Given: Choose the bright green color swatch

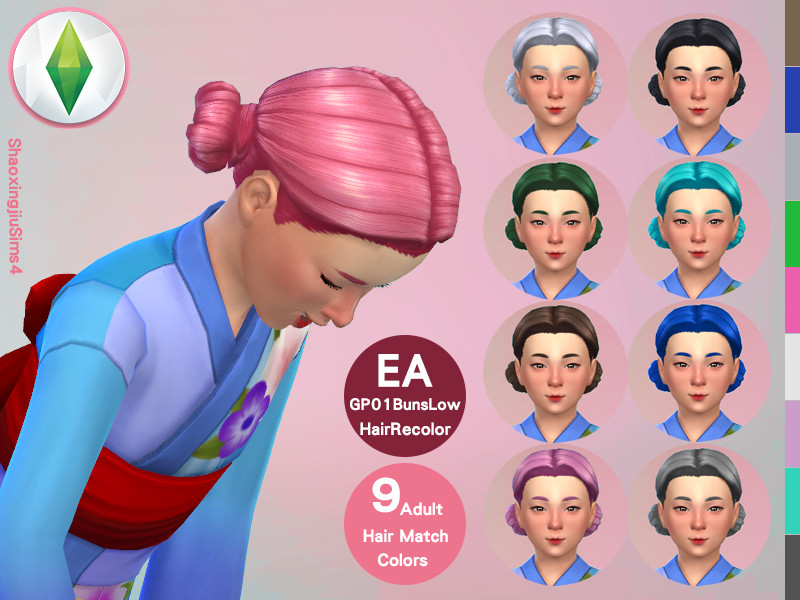Looking at the screenshot, I should coord(792,233).
